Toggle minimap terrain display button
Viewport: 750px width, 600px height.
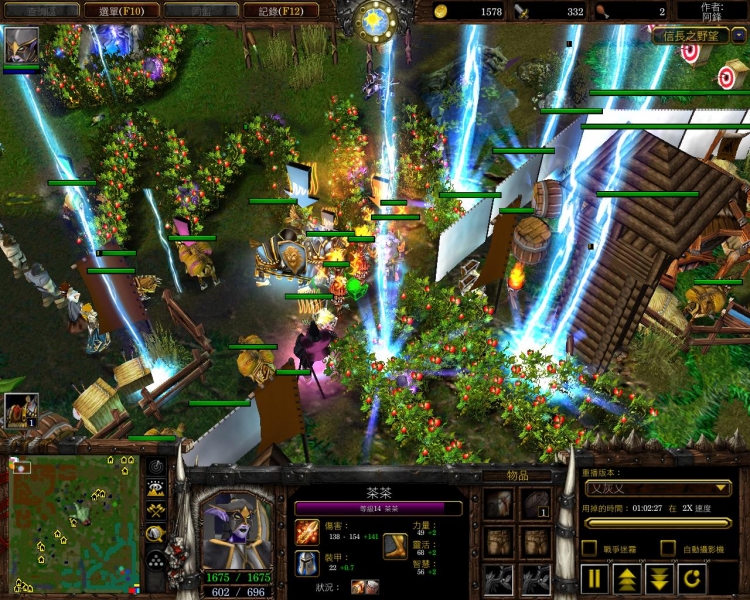(157, 489)
